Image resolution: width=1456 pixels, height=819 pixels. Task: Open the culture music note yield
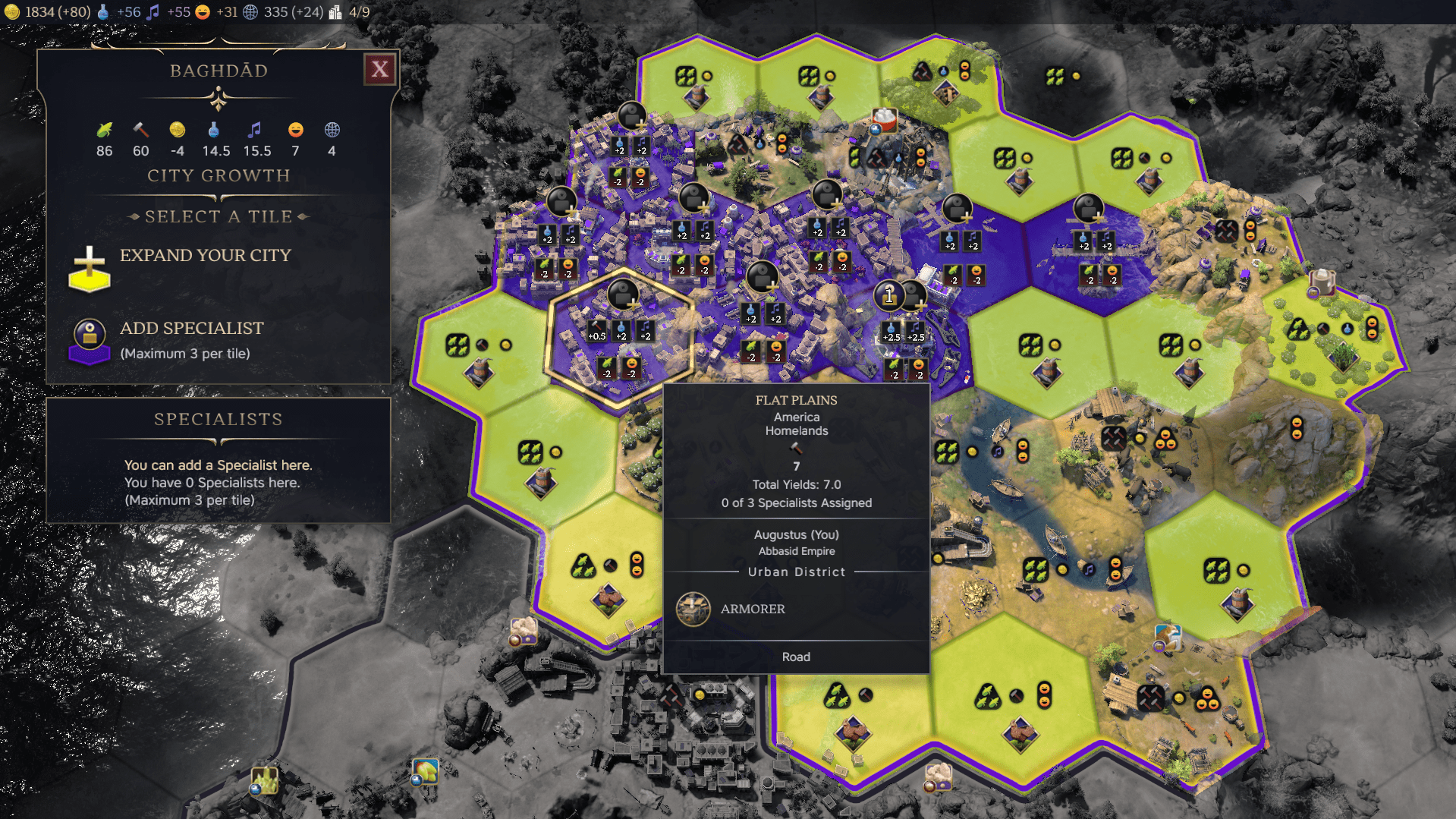tap(169, 12)
